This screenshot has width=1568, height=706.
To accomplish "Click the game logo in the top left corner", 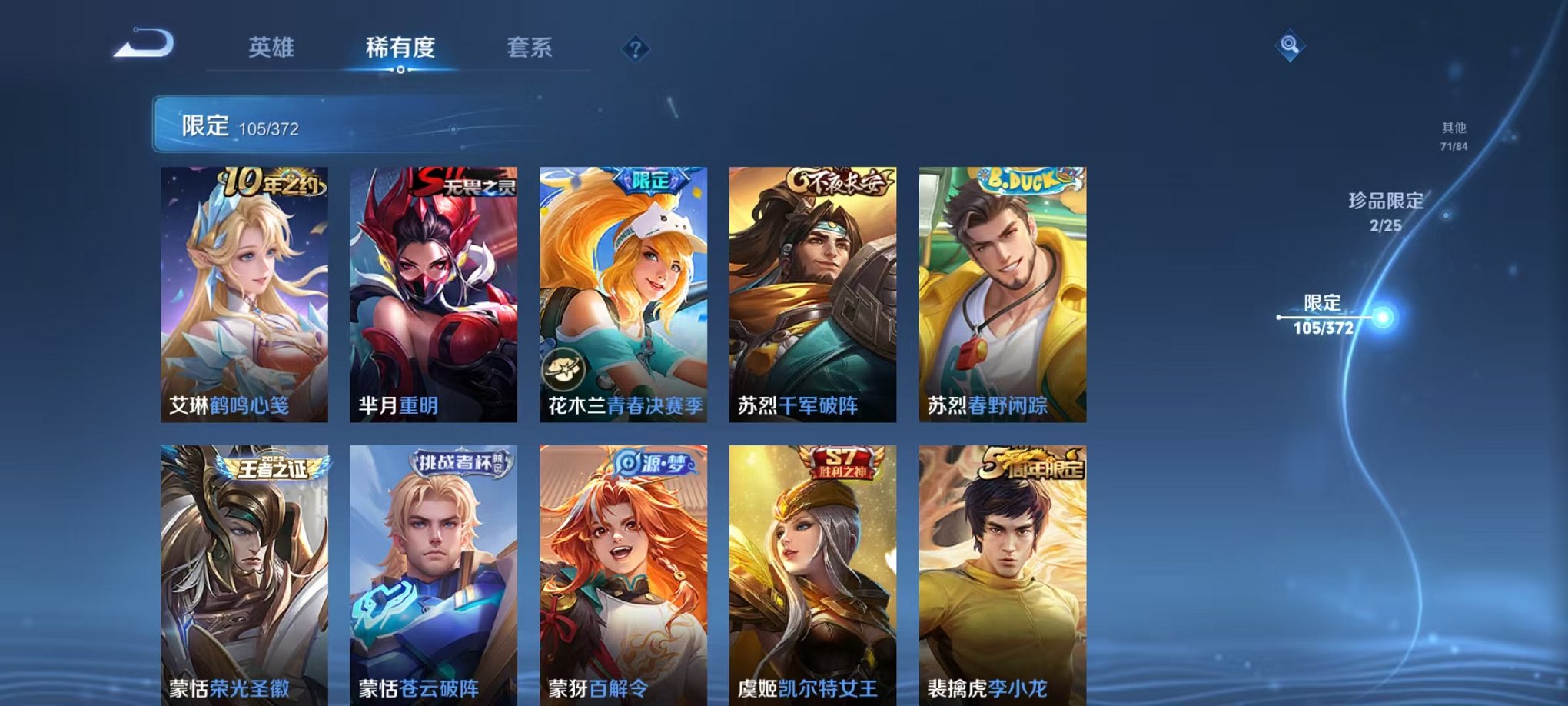I will pyautogui.click(x=145, y=44).
